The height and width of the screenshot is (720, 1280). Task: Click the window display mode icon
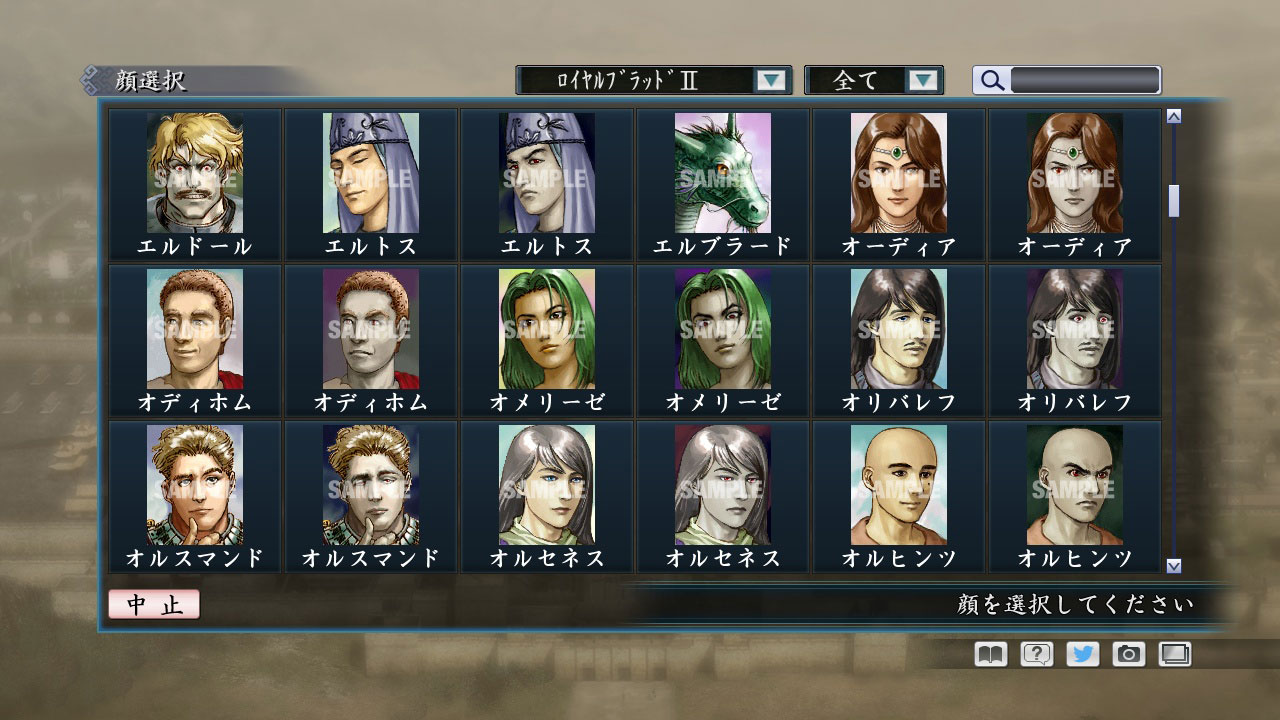pyautogui.click(x=1177, y=654)
